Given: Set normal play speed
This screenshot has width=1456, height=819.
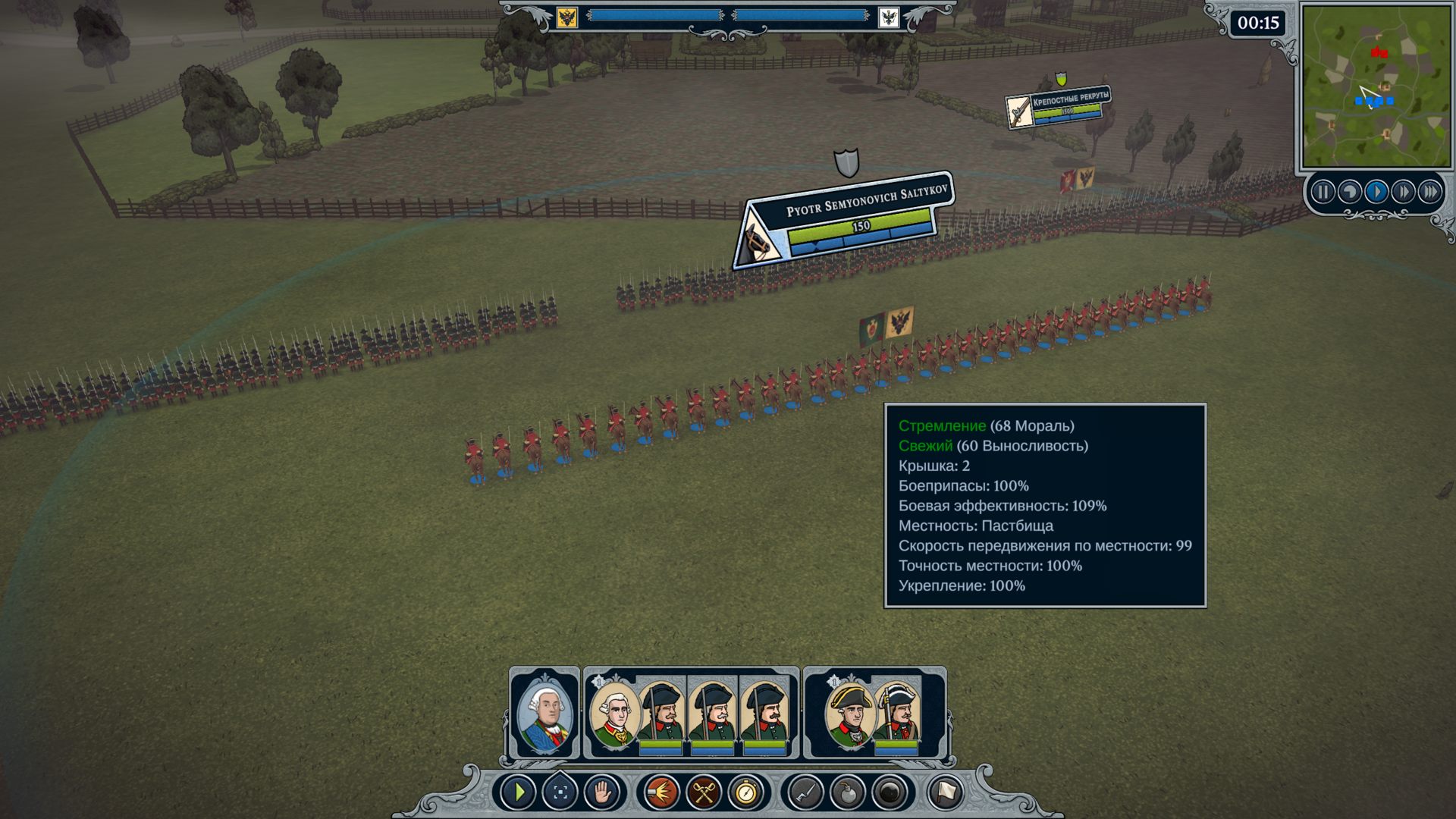Looking at the screenshot, I should tap(1376, 192).
